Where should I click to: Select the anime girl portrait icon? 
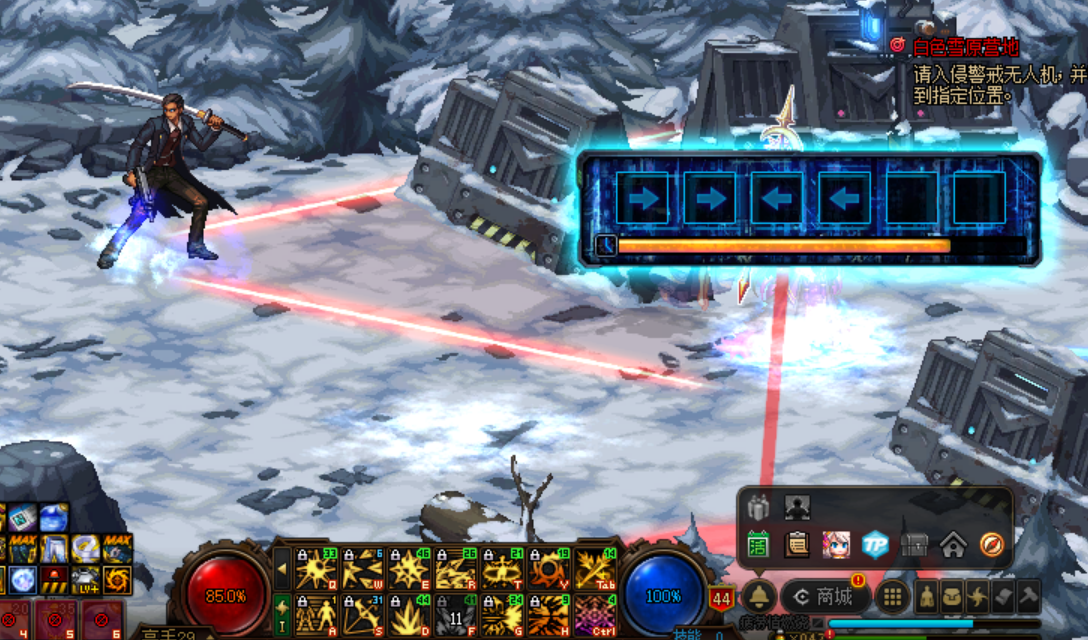point(836,544)
